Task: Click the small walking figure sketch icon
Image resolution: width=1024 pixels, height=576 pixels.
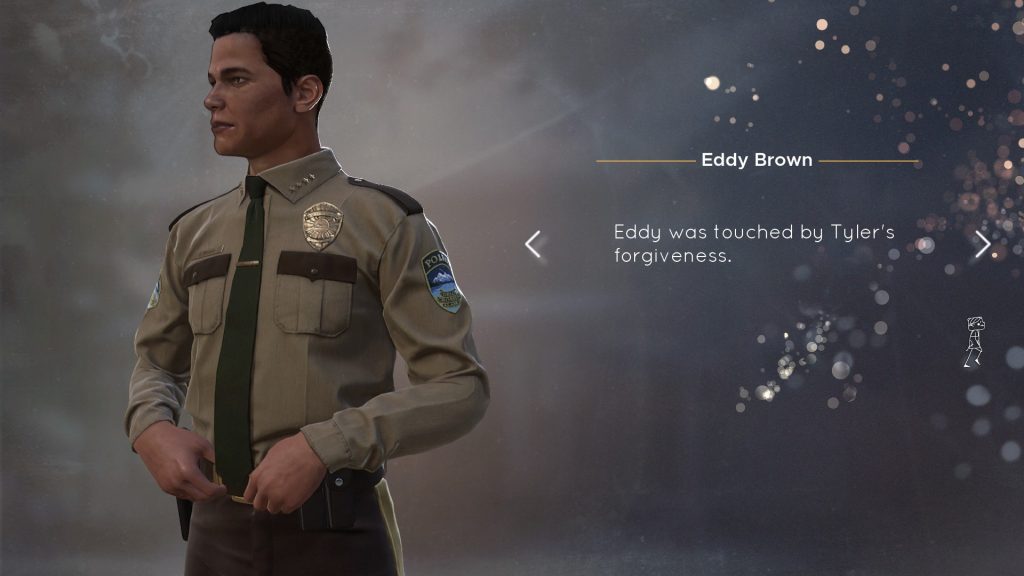Action: 973,342
